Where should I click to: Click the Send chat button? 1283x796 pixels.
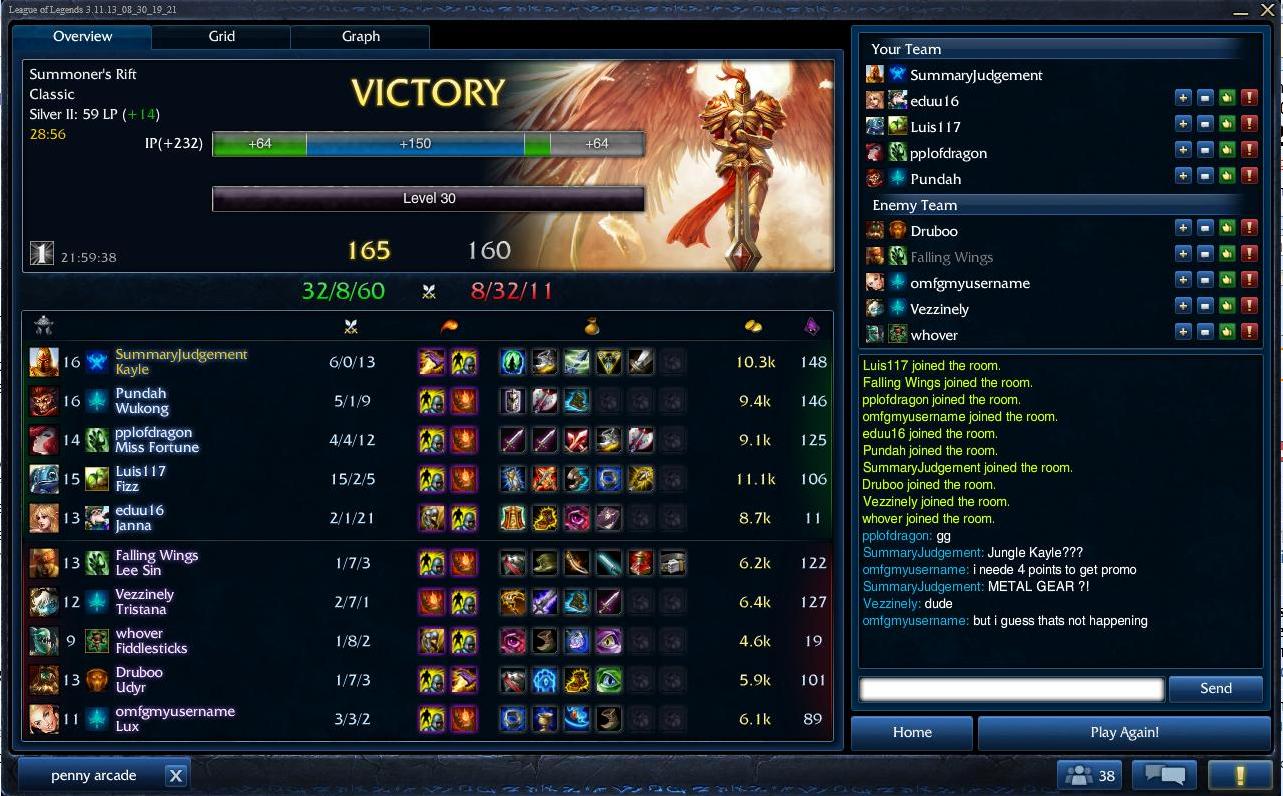(x=1215, y=688)
